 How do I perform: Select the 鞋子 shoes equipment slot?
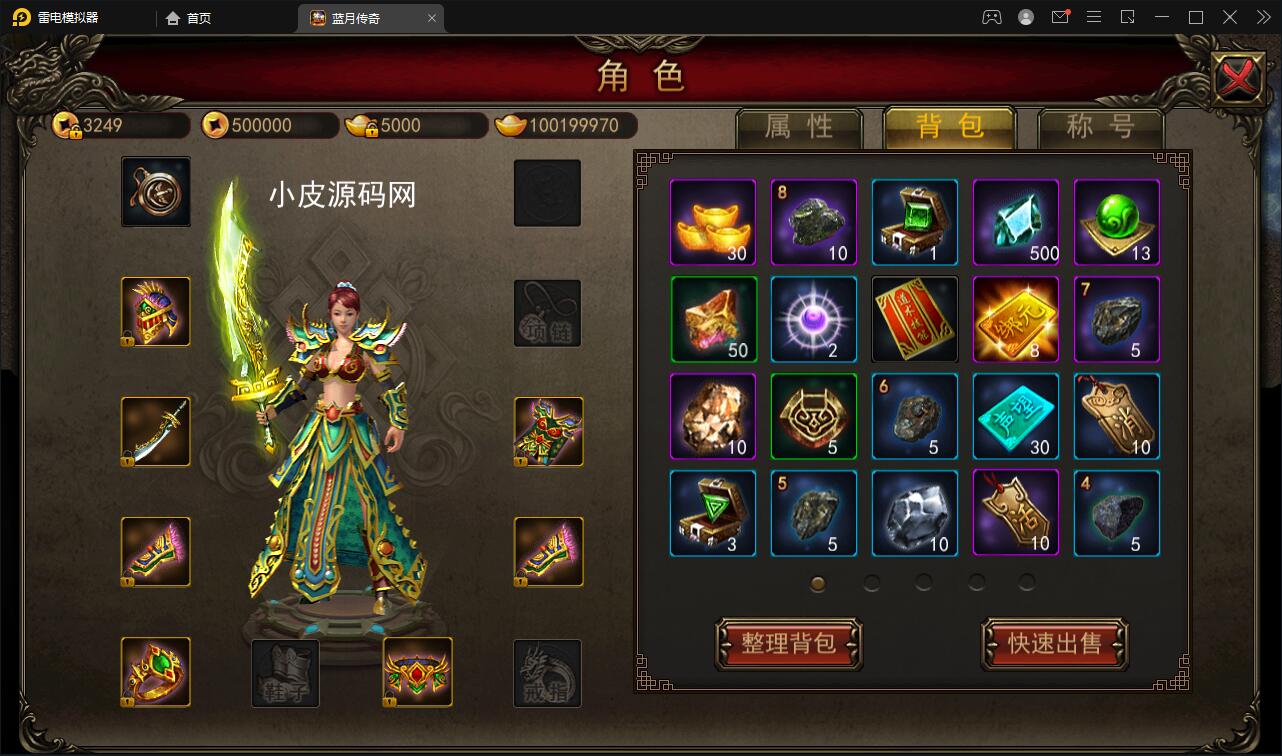(x=285, y=674)
